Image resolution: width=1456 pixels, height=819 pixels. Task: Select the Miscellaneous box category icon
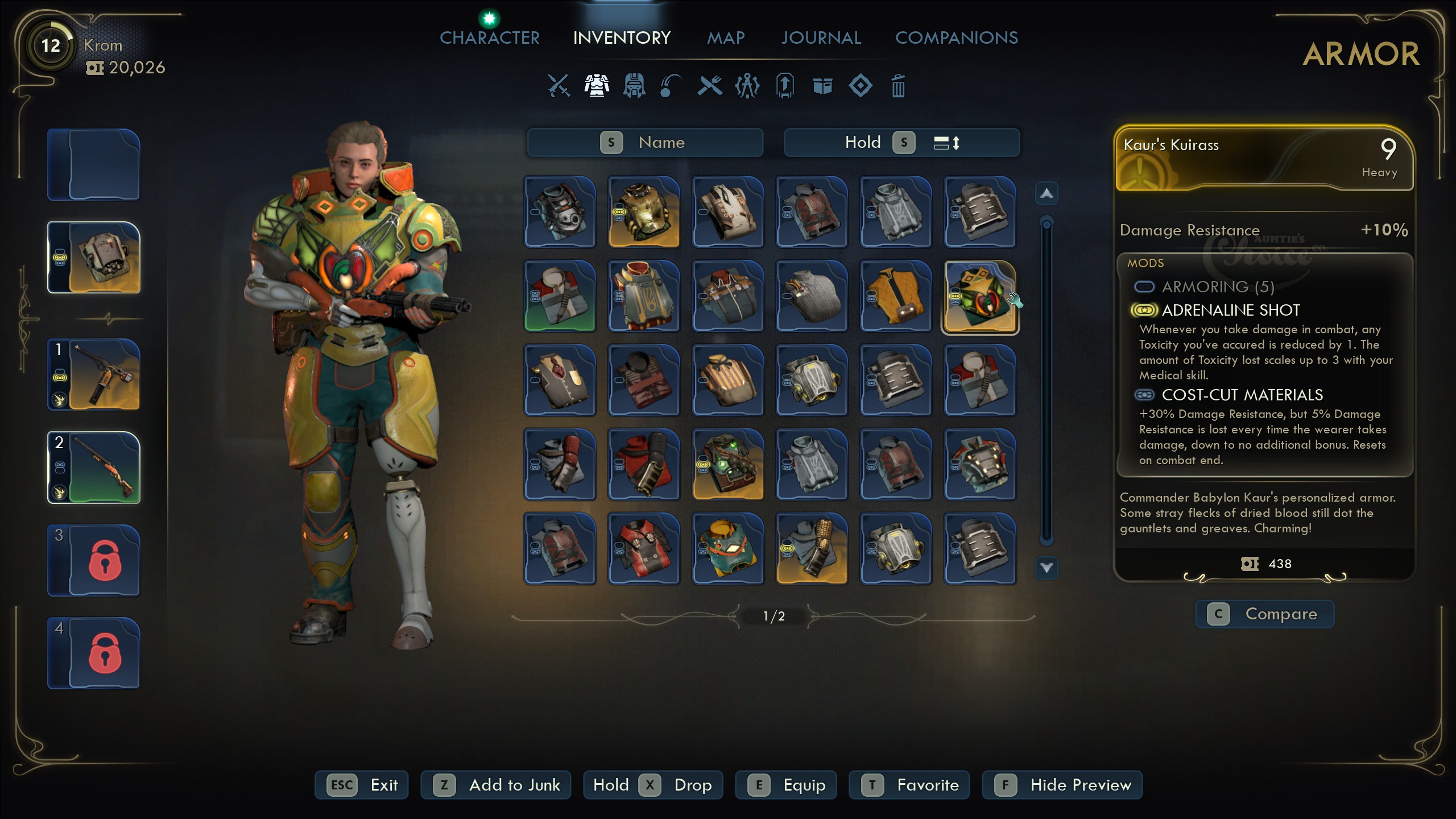pyautogui.click(x=822, y=86)
